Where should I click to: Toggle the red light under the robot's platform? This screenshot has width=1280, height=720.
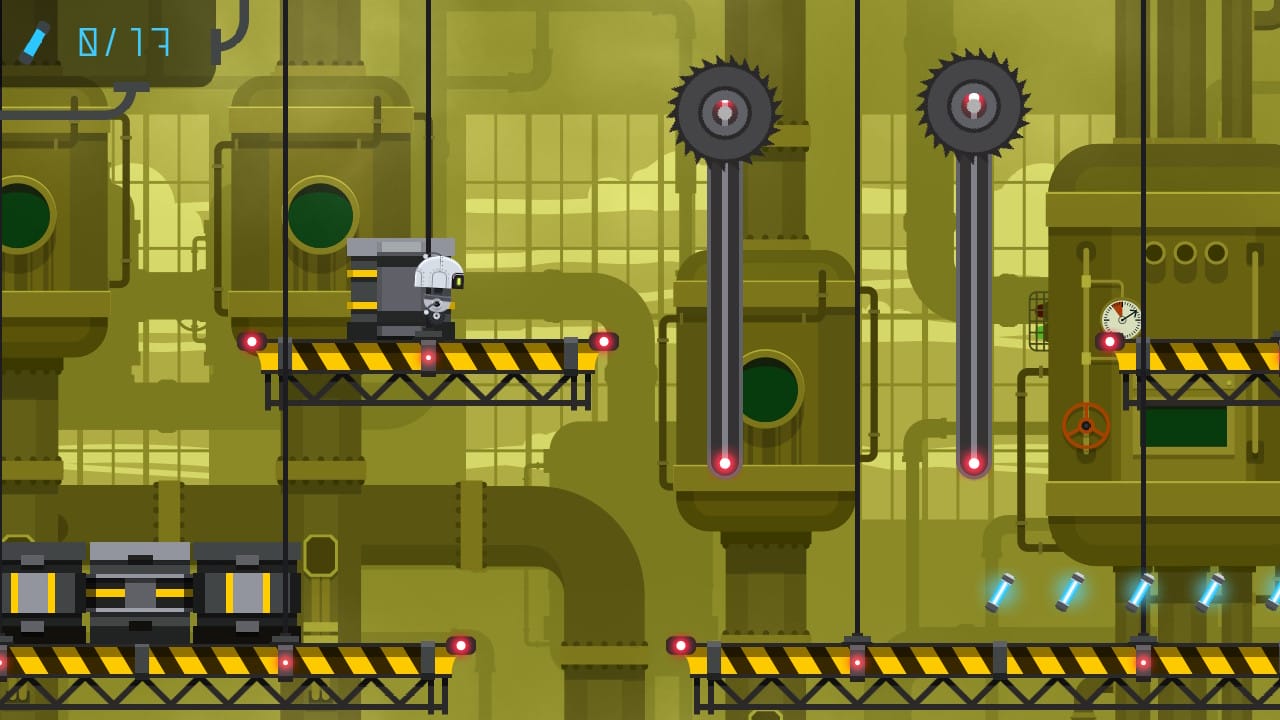pos(429,357)
